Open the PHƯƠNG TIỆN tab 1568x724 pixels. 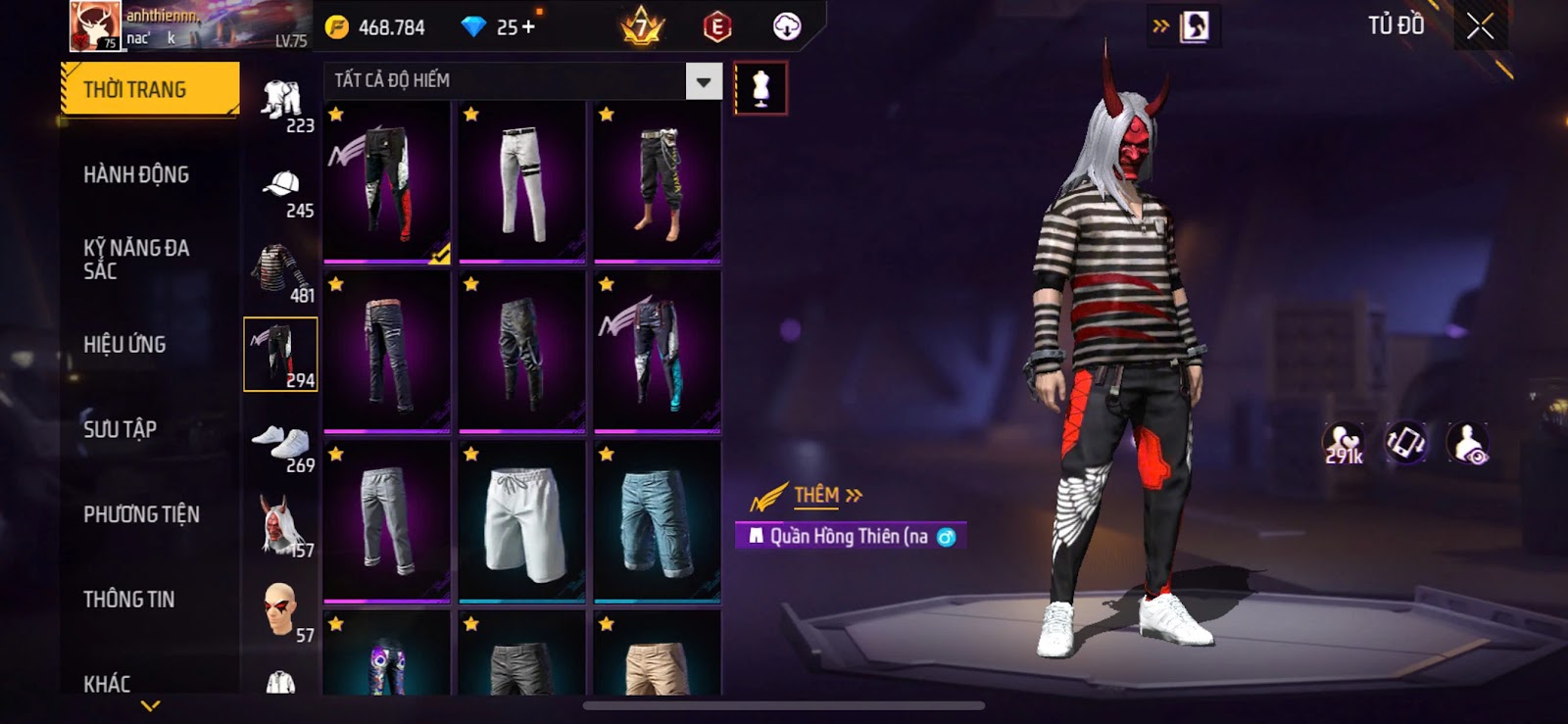[x=141, y=514]
